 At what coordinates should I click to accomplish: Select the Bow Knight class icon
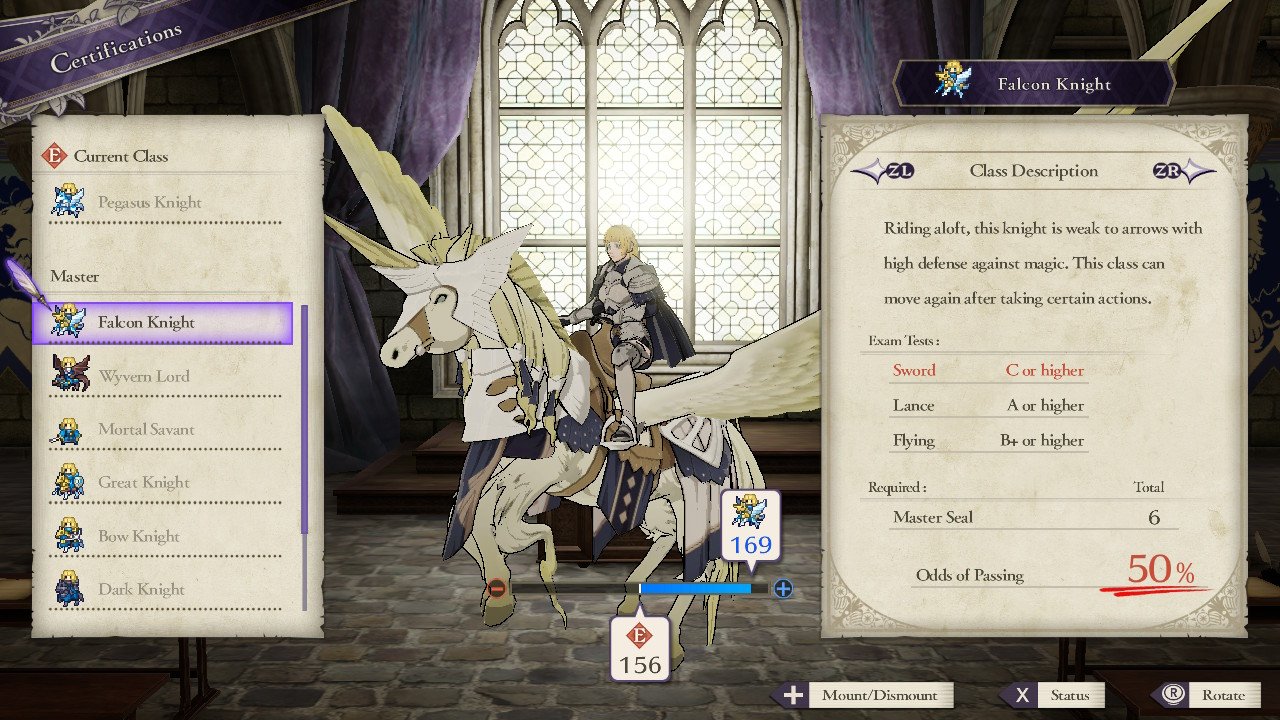pos(69,535)
